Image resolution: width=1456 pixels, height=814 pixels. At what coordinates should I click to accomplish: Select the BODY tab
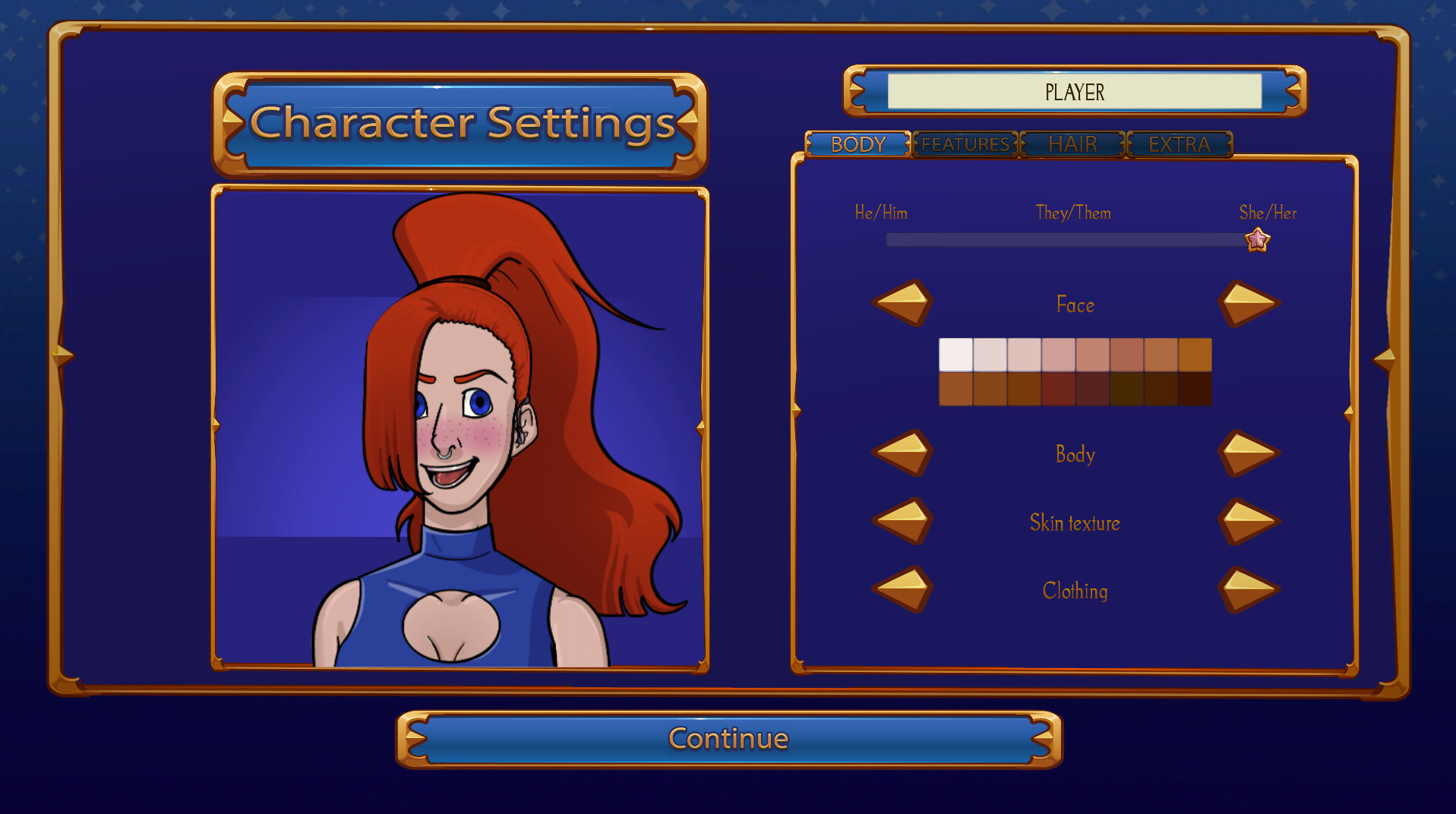point(859,144)
